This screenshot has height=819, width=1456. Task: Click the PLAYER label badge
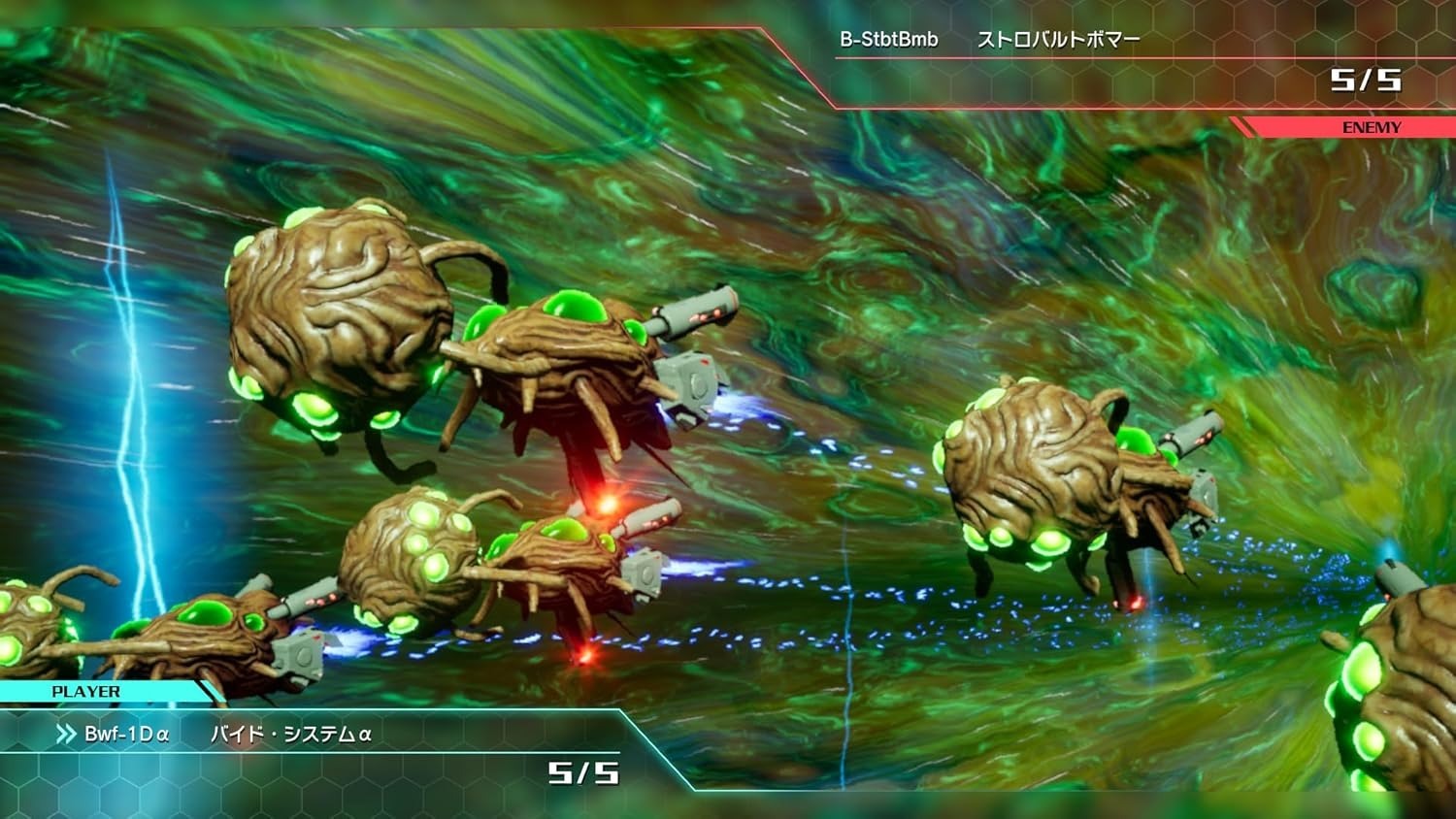pos(85,691)
